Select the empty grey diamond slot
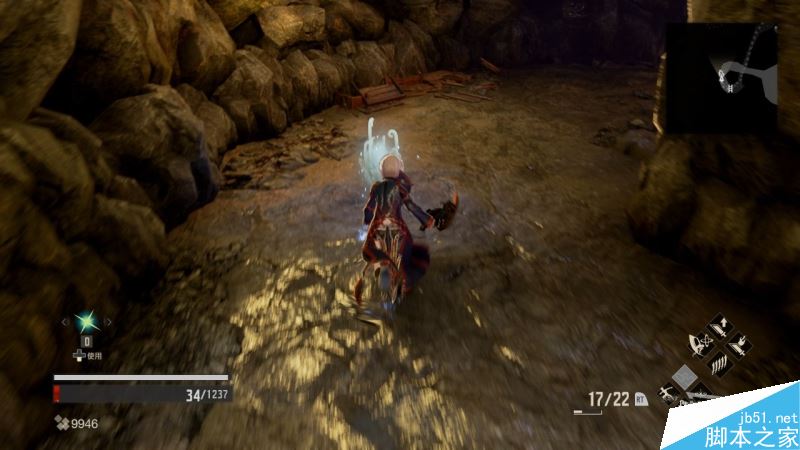The width and height of the screenshot is (800, 450). click(x=682, y=377)
